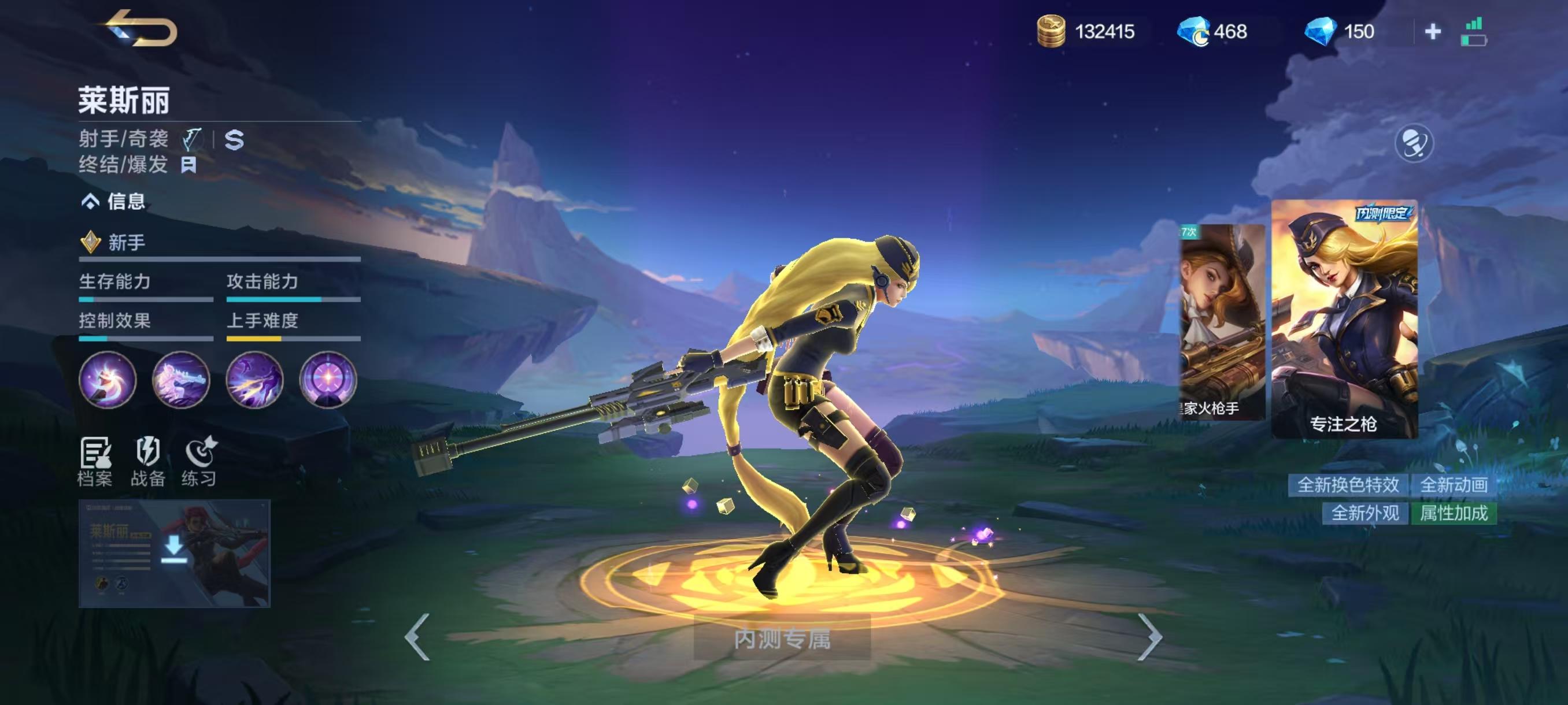Select the hero's second skill icon
The image size is (1568, 705).
(182, 381)
